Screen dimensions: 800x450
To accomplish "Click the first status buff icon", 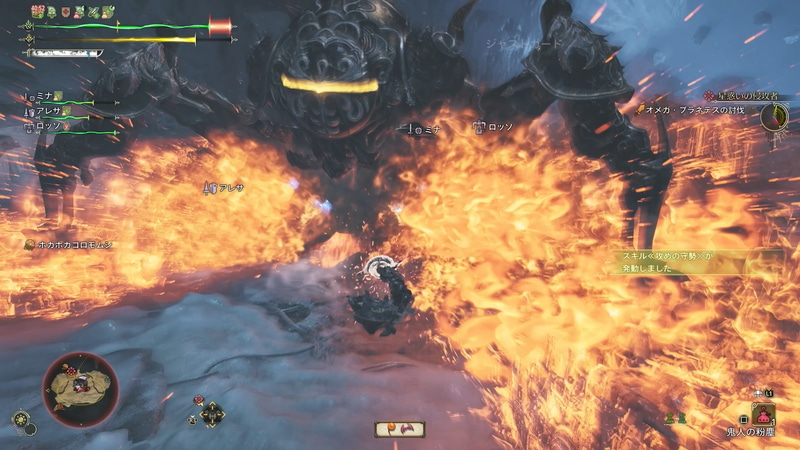I will coord(38,11).
